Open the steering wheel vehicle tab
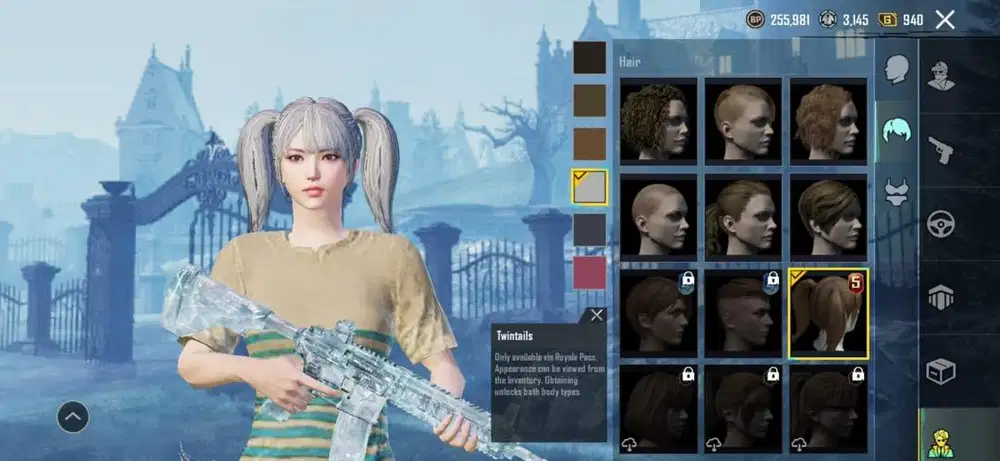The image size is (1000, 461). (x=941, y=223)
